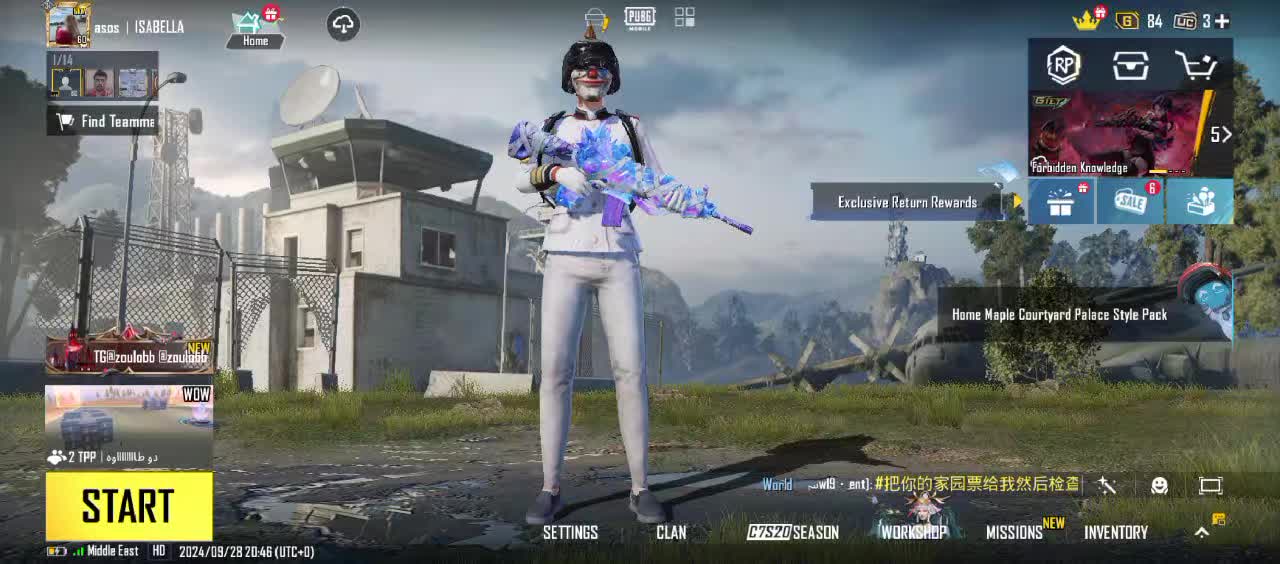Go to the Home button

point(255,29)
